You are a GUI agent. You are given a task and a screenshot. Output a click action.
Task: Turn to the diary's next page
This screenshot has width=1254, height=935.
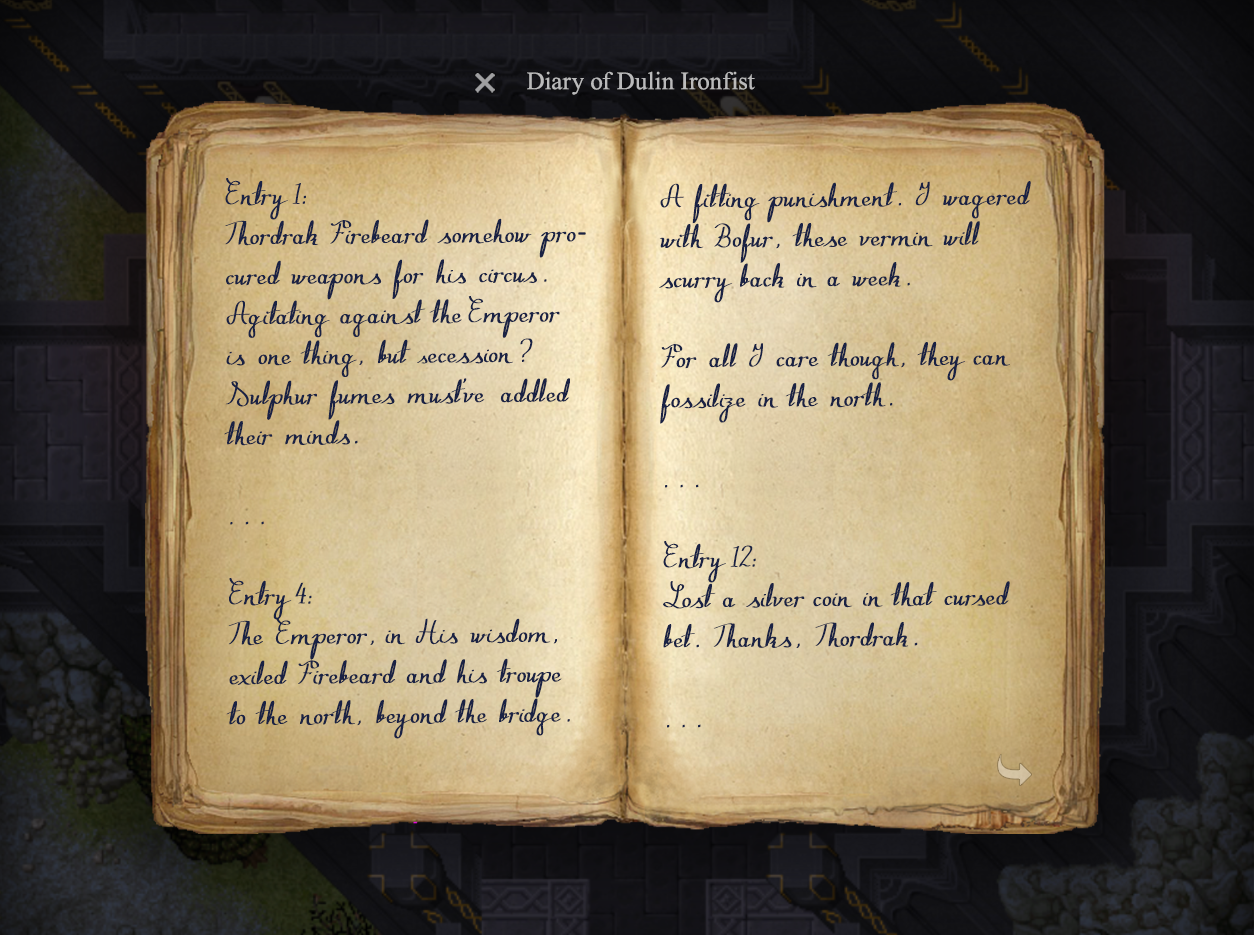(x=1013, y=770)
